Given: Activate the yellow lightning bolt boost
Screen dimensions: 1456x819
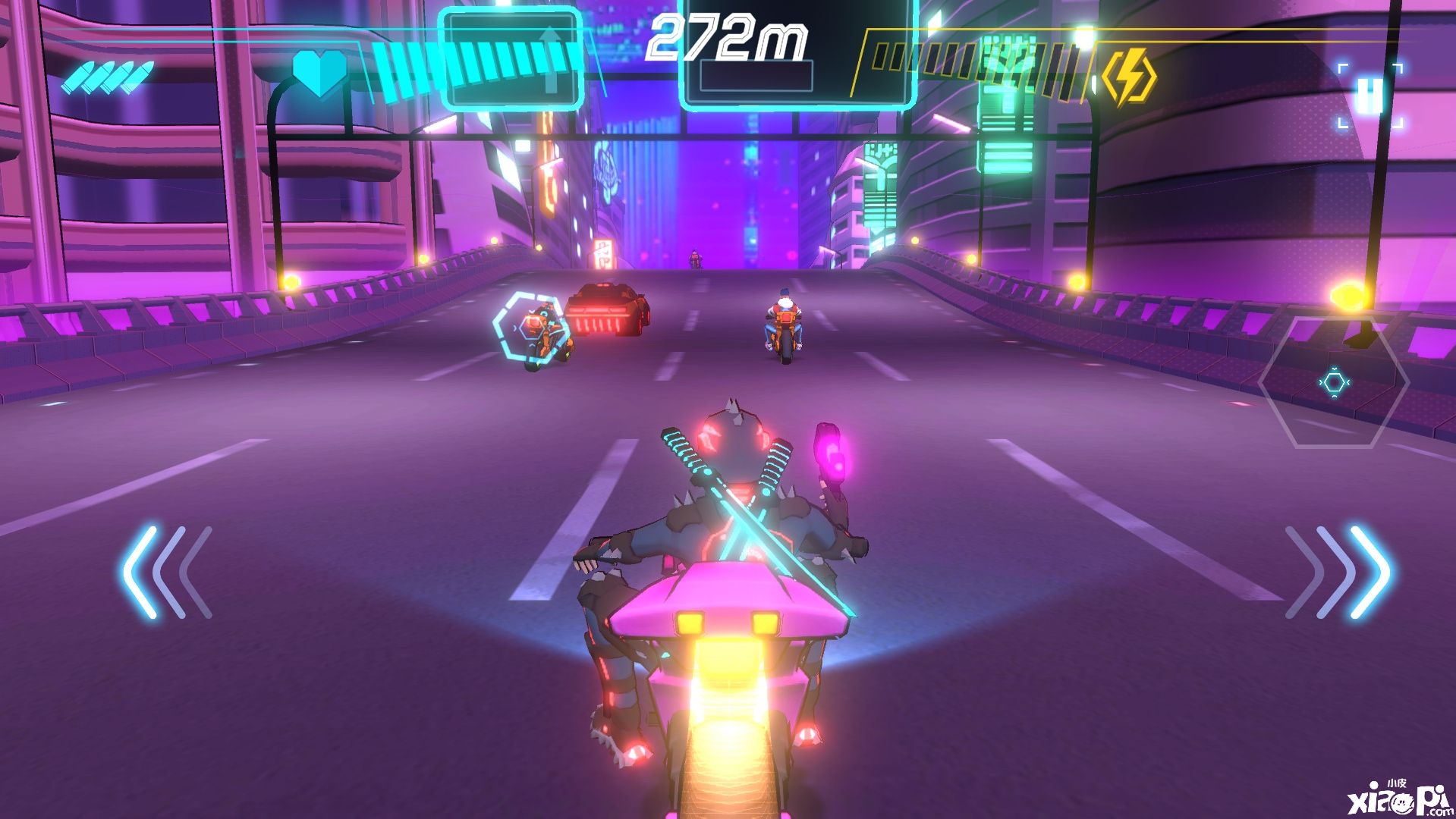Looking at the screenshot, I should pos(1128,77).
